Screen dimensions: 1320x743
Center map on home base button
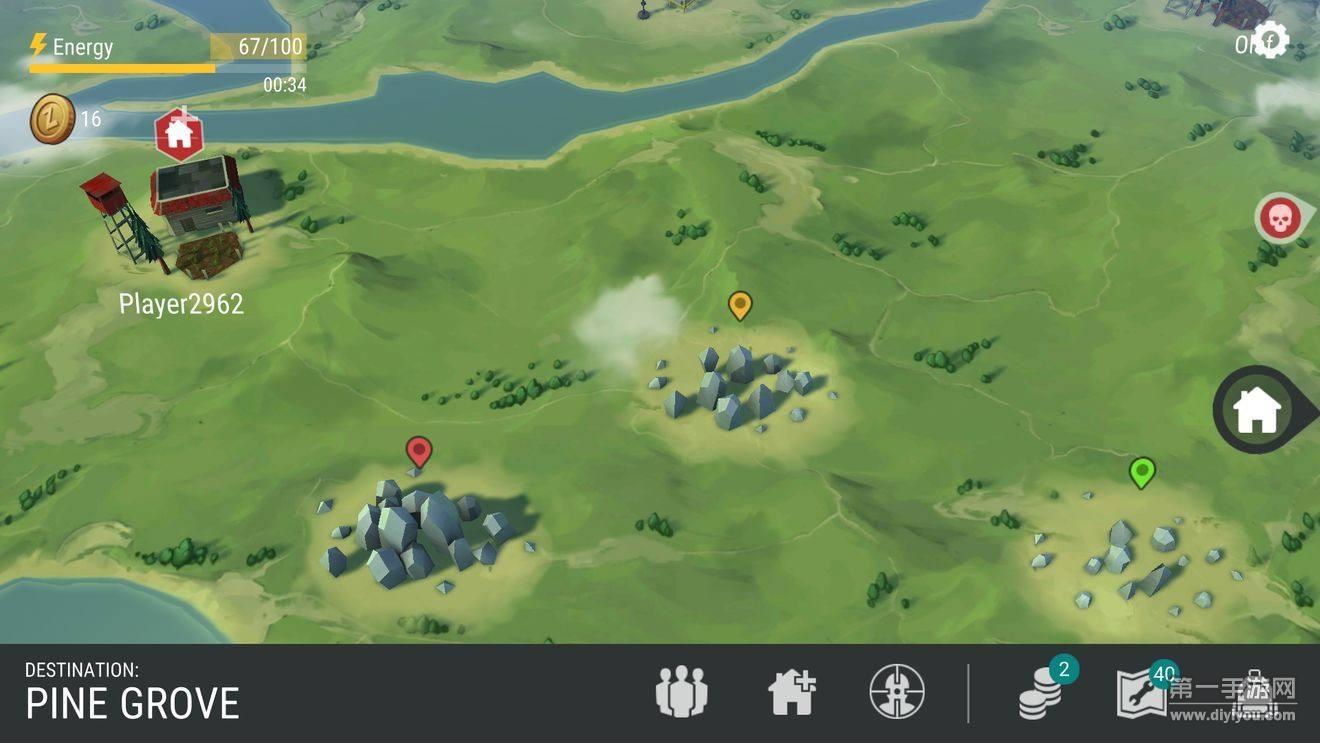(1257, 411)
